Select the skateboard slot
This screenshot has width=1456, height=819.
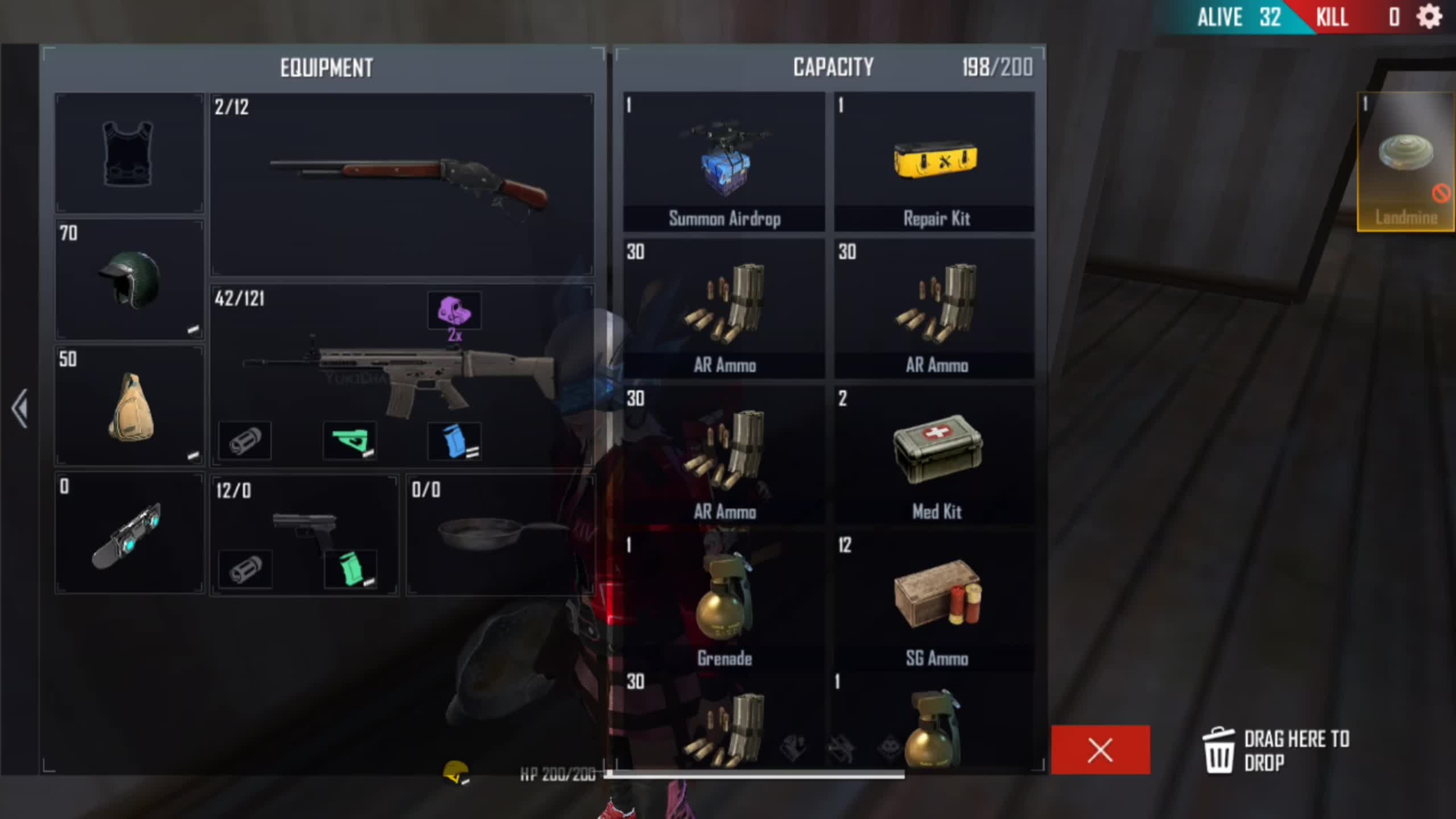coord(130,533)
